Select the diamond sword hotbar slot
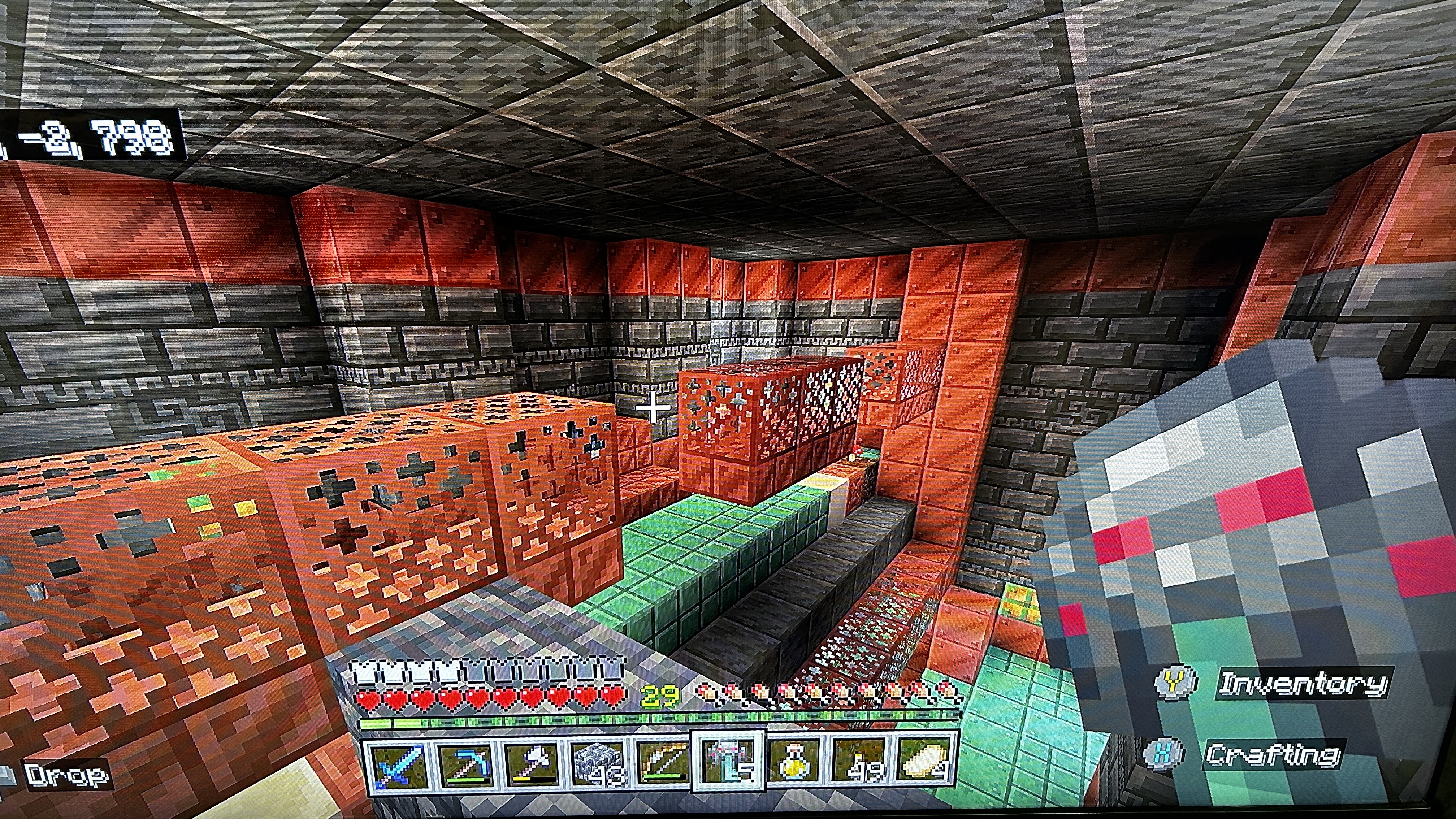The height and width of the screenshot is (819, 1456). click(398, 764)
